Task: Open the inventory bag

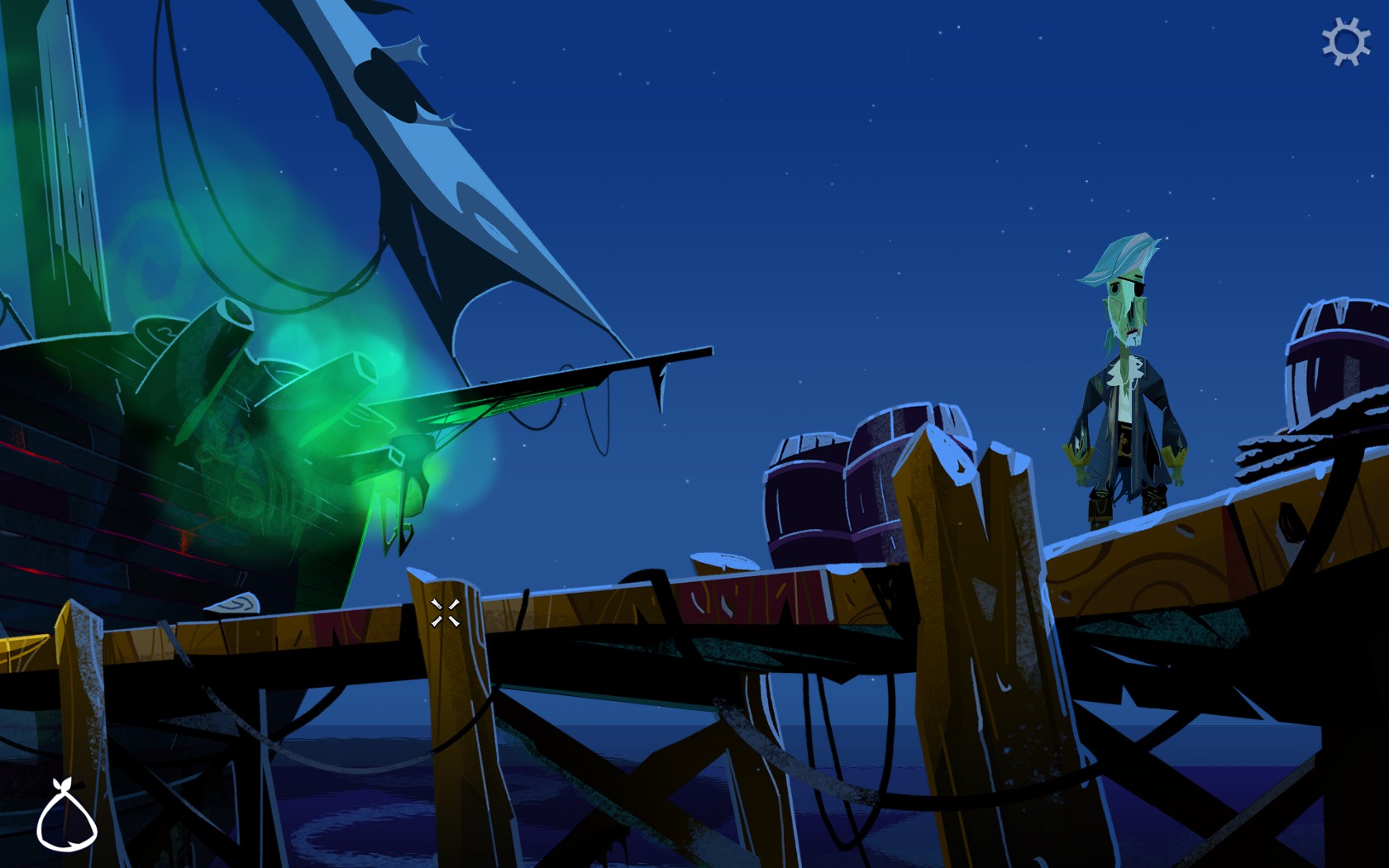Action: 66,817
